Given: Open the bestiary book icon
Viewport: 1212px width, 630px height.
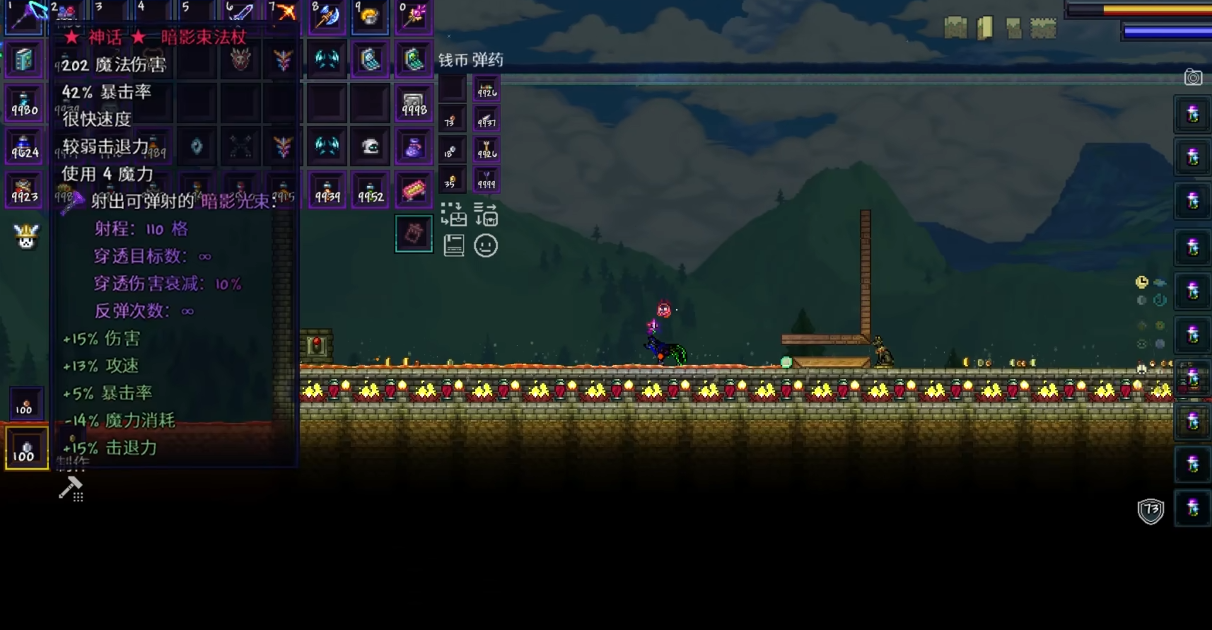Looking at the screenshot, I should pyautogui.click(x=454, y=245).
